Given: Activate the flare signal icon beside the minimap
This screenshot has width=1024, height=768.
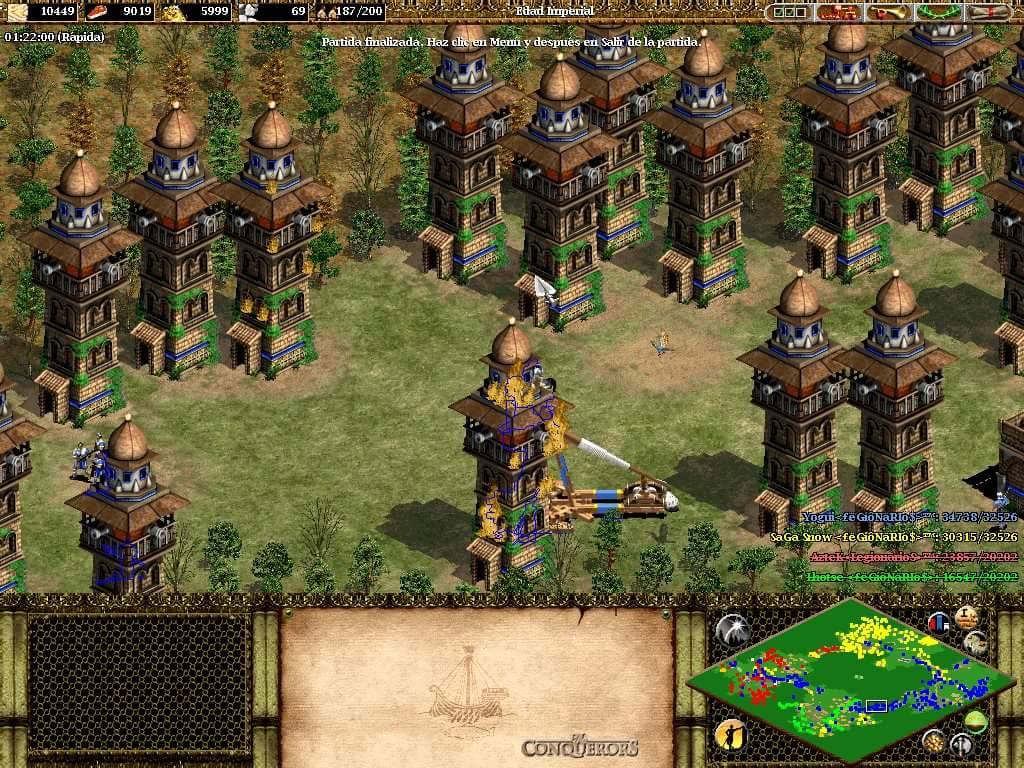Looking at the screenshot, I should coord(732,629).
